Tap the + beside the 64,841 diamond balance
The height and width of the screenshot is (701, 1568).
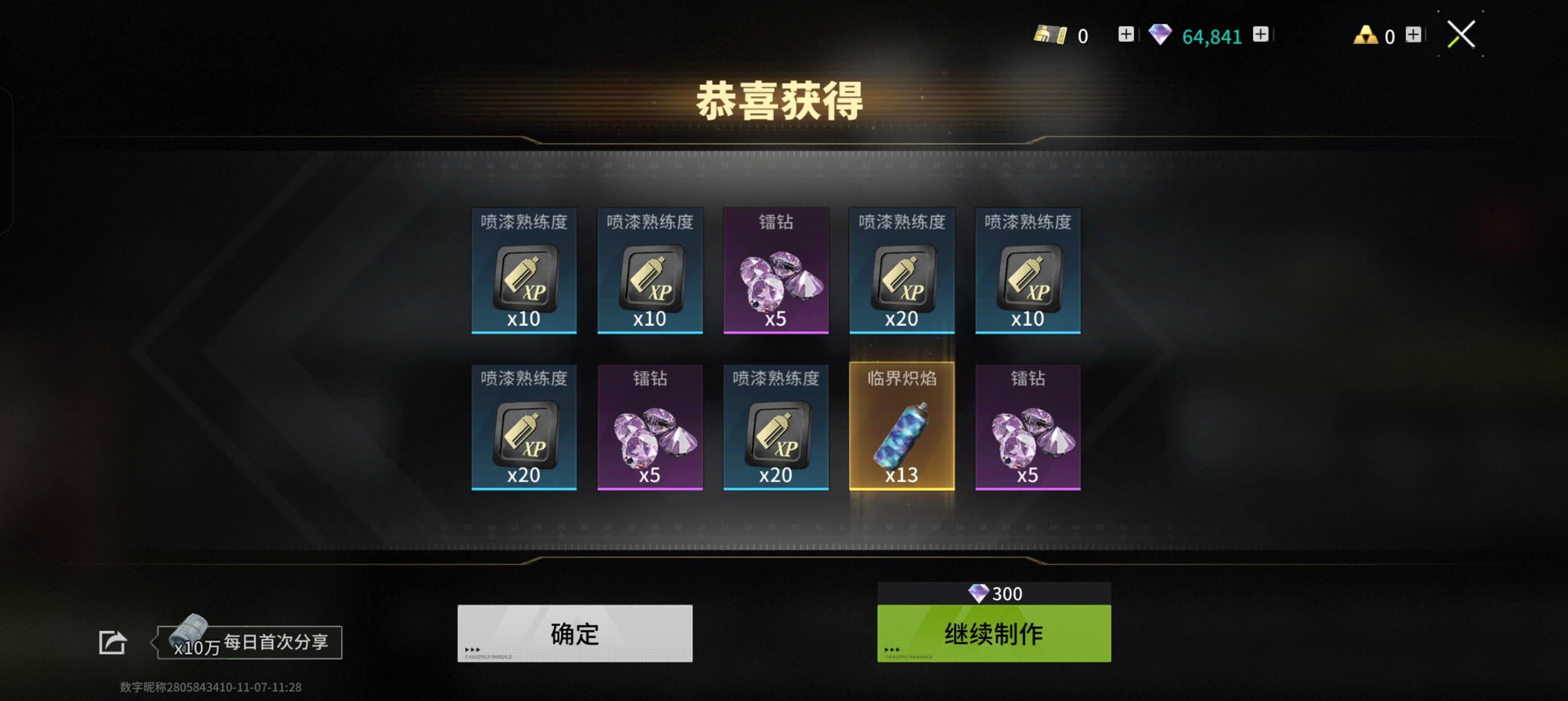tap(1263, 34)
